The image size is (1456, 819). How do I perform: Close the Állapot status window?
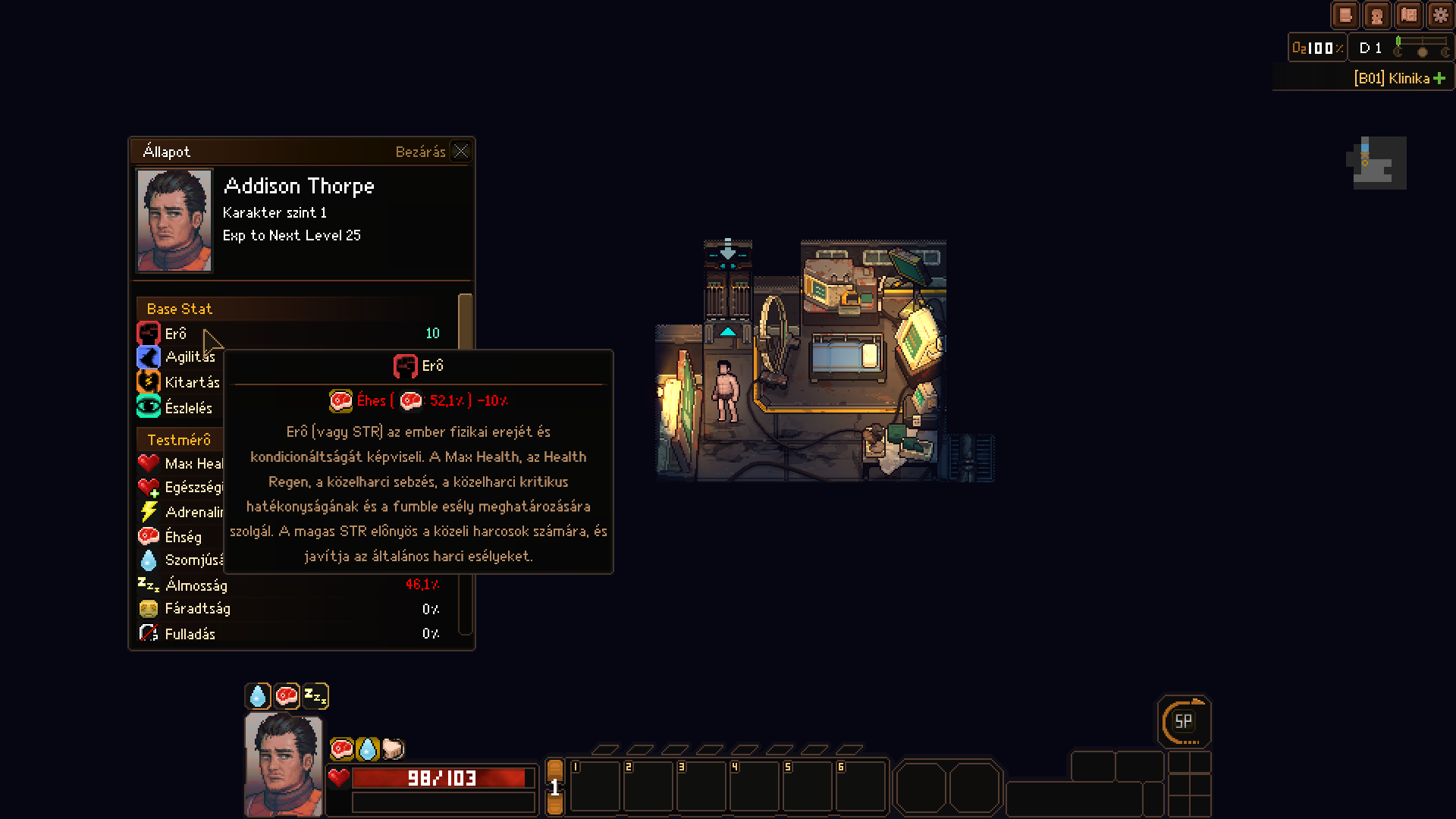460,151
